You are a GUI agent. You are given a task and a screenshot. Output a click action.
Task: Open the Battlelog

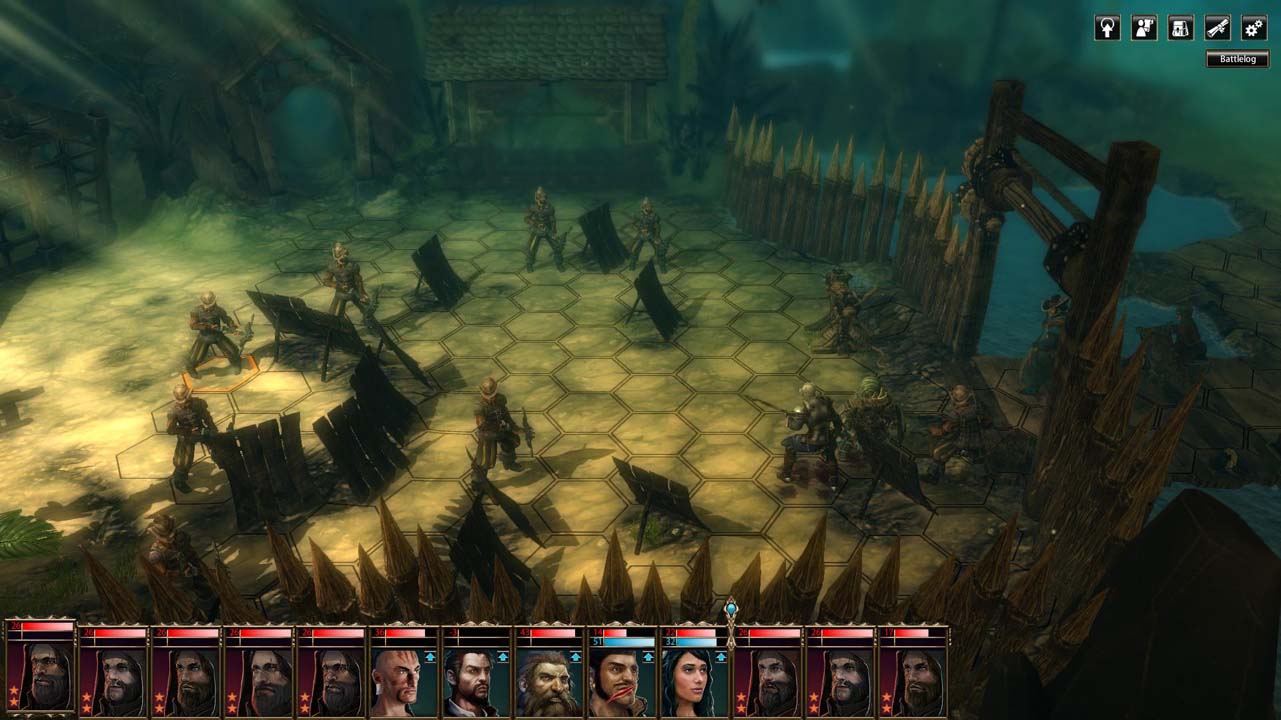click(1237, 59)
